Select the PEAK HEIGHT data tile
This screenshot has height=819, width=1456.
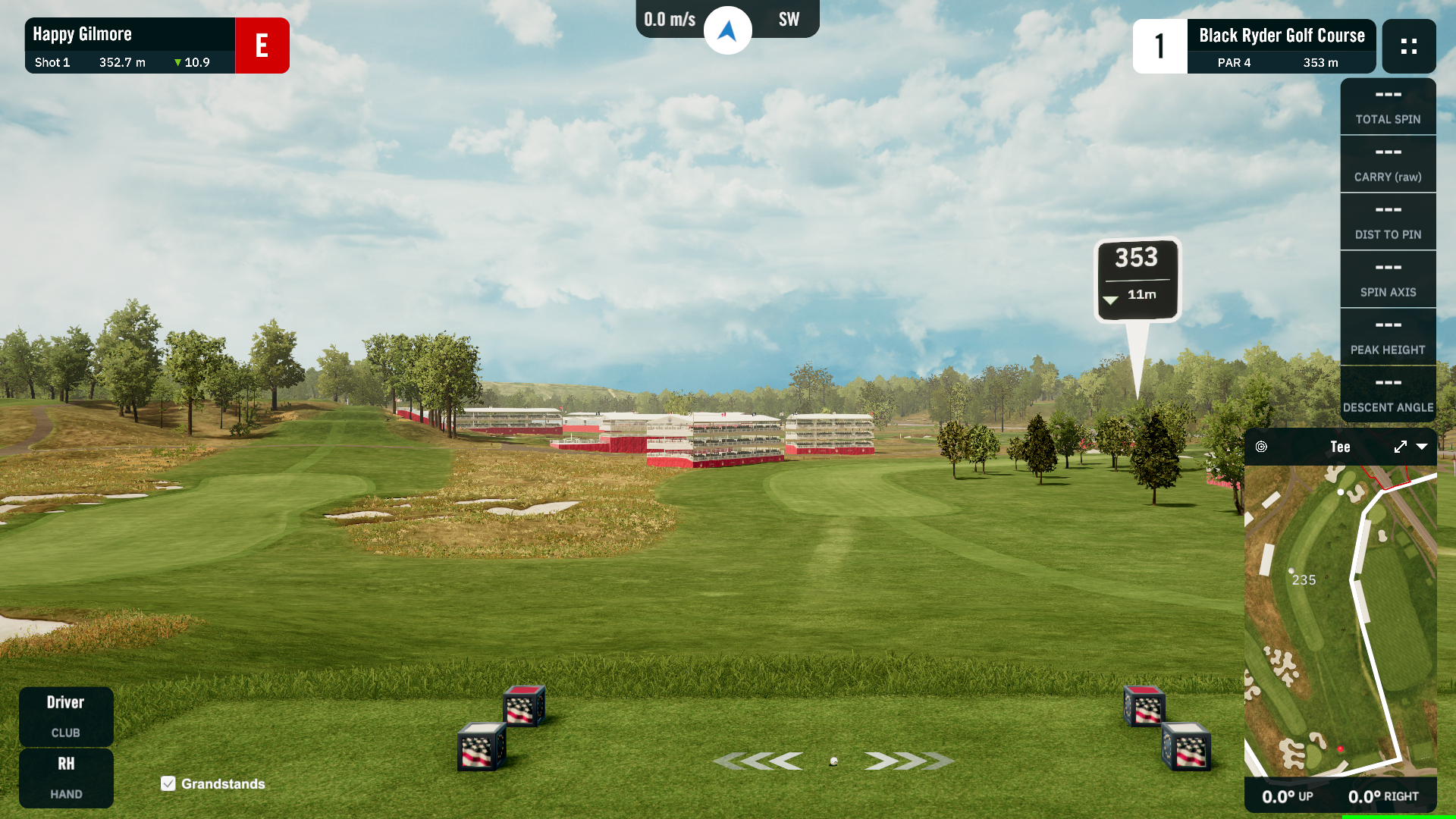tap(1388, 337)
